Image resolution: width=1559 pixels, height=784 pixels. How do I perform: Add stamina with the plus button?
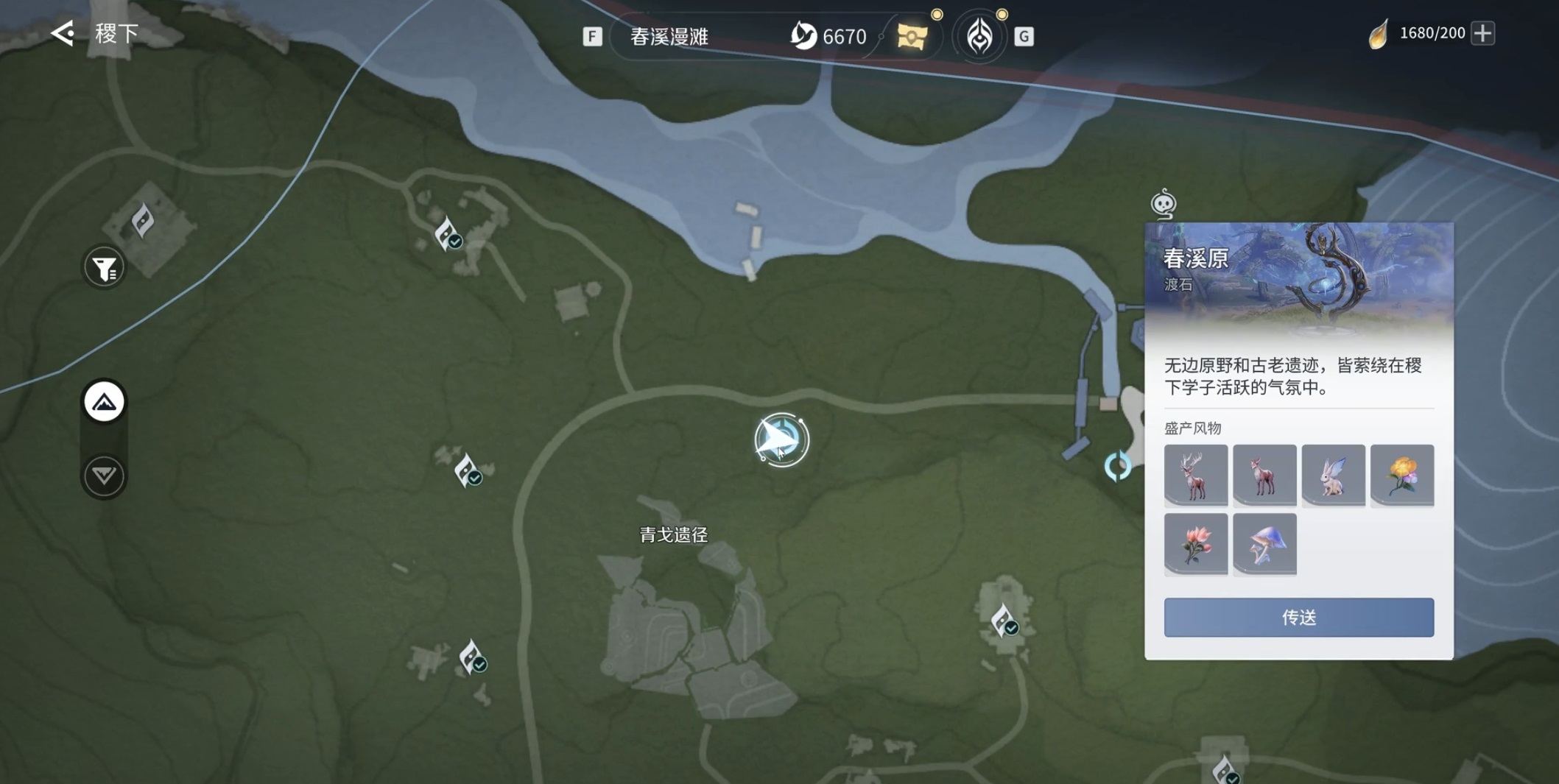[x=1482, y=33]
